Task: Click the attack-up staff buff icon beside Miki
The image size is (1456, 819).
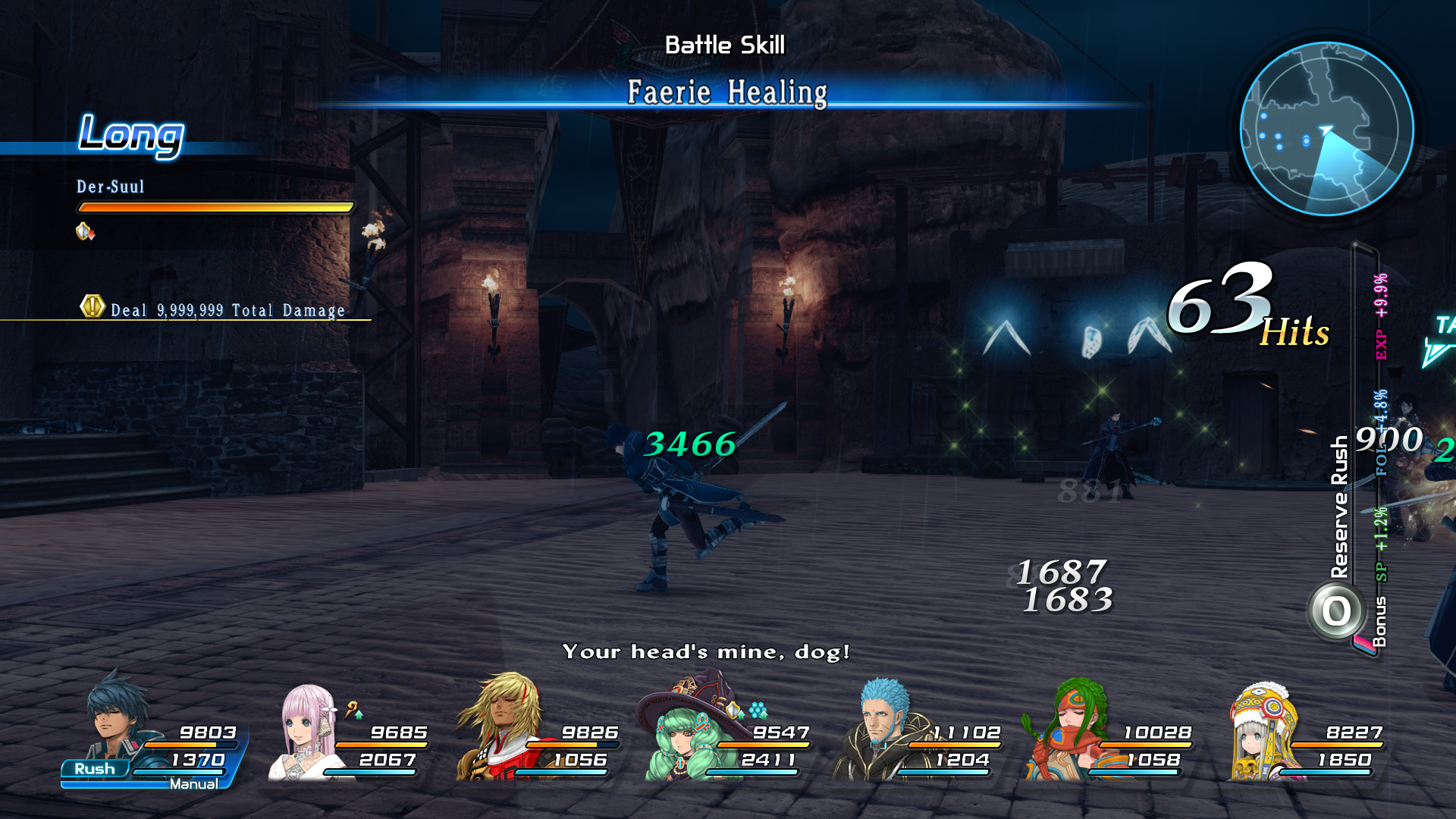Action: [x=353, y=713]
